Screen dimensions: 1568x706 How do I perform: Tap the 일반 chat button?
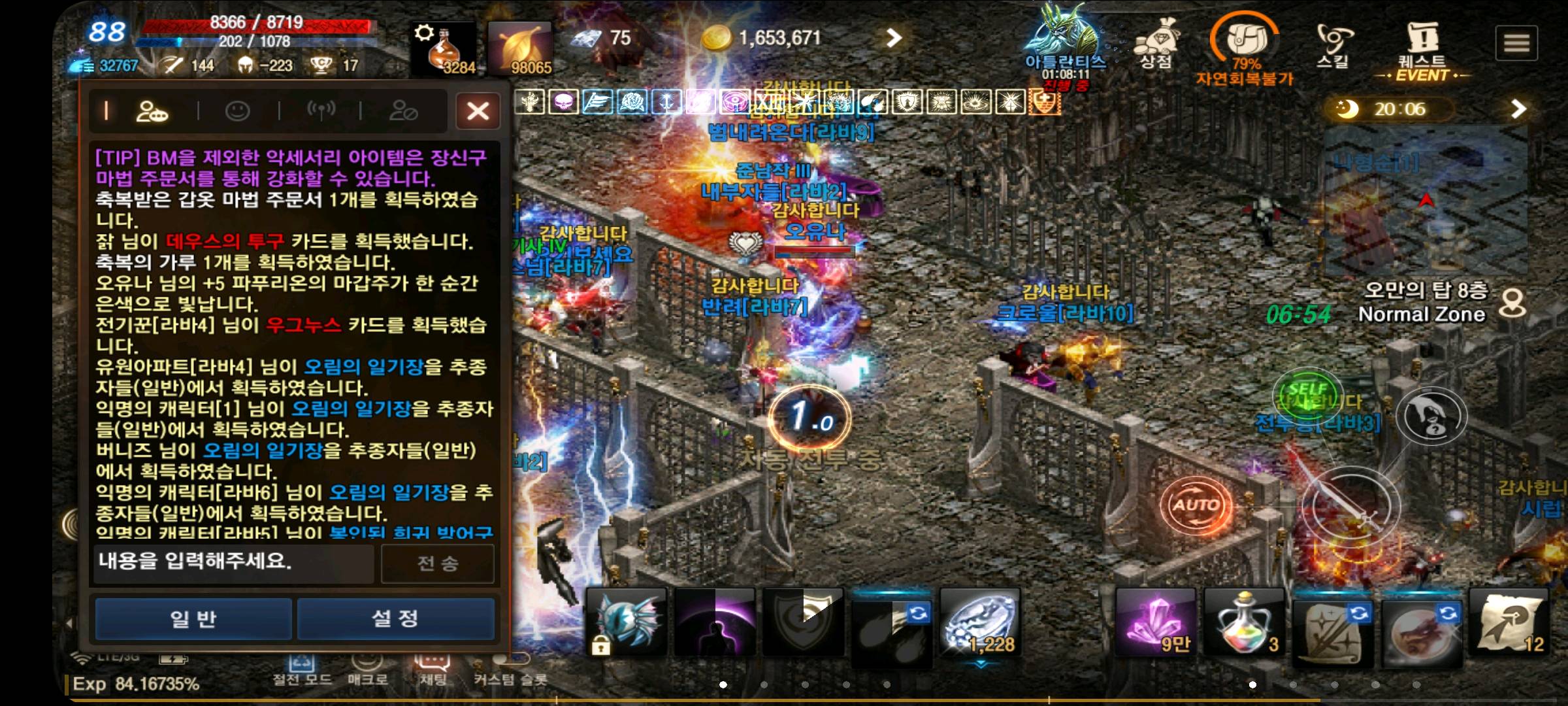tap(193, 618)
